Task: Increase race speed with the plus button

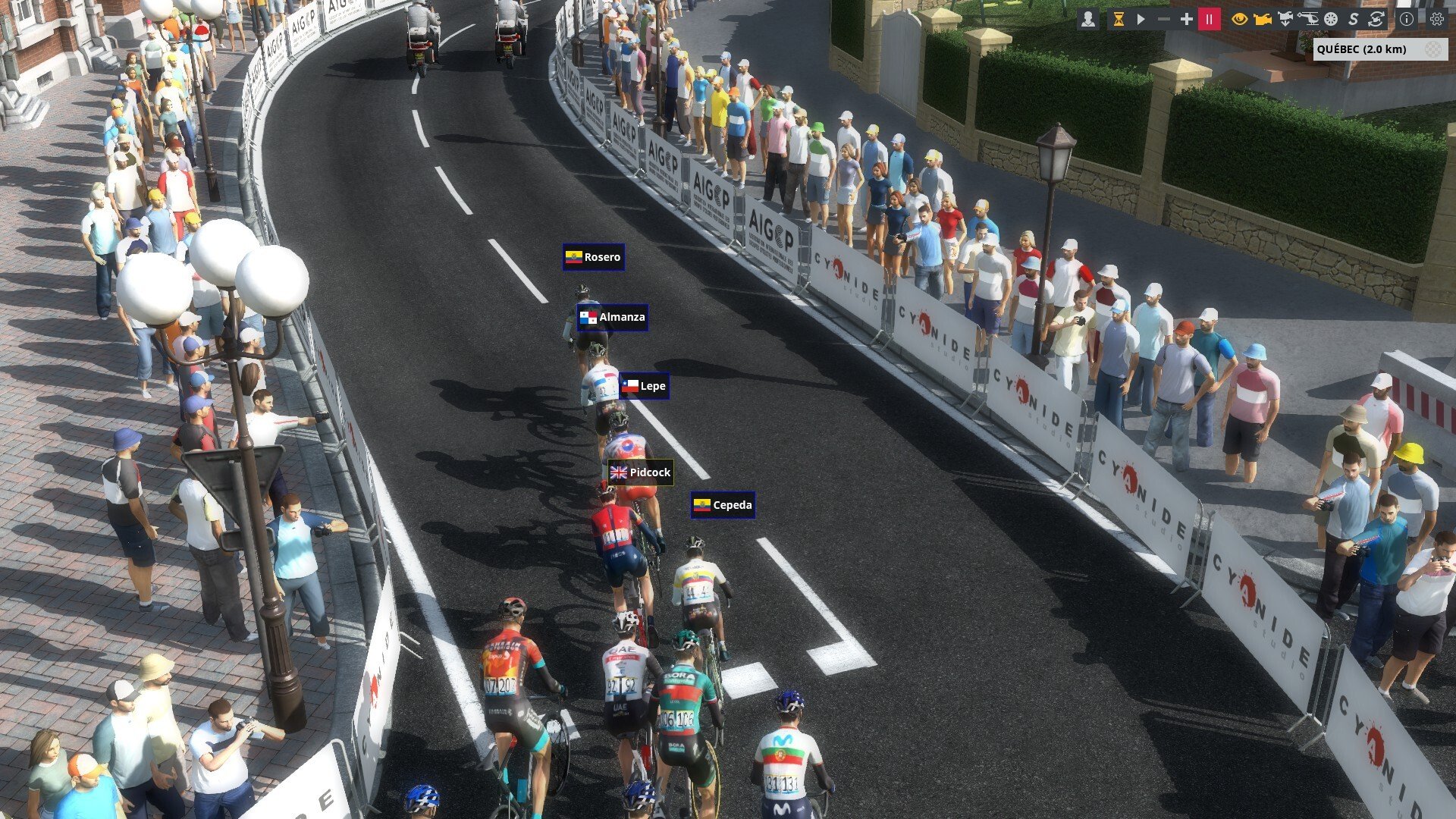Action: pyautogui.click(x=1186, y=19)
